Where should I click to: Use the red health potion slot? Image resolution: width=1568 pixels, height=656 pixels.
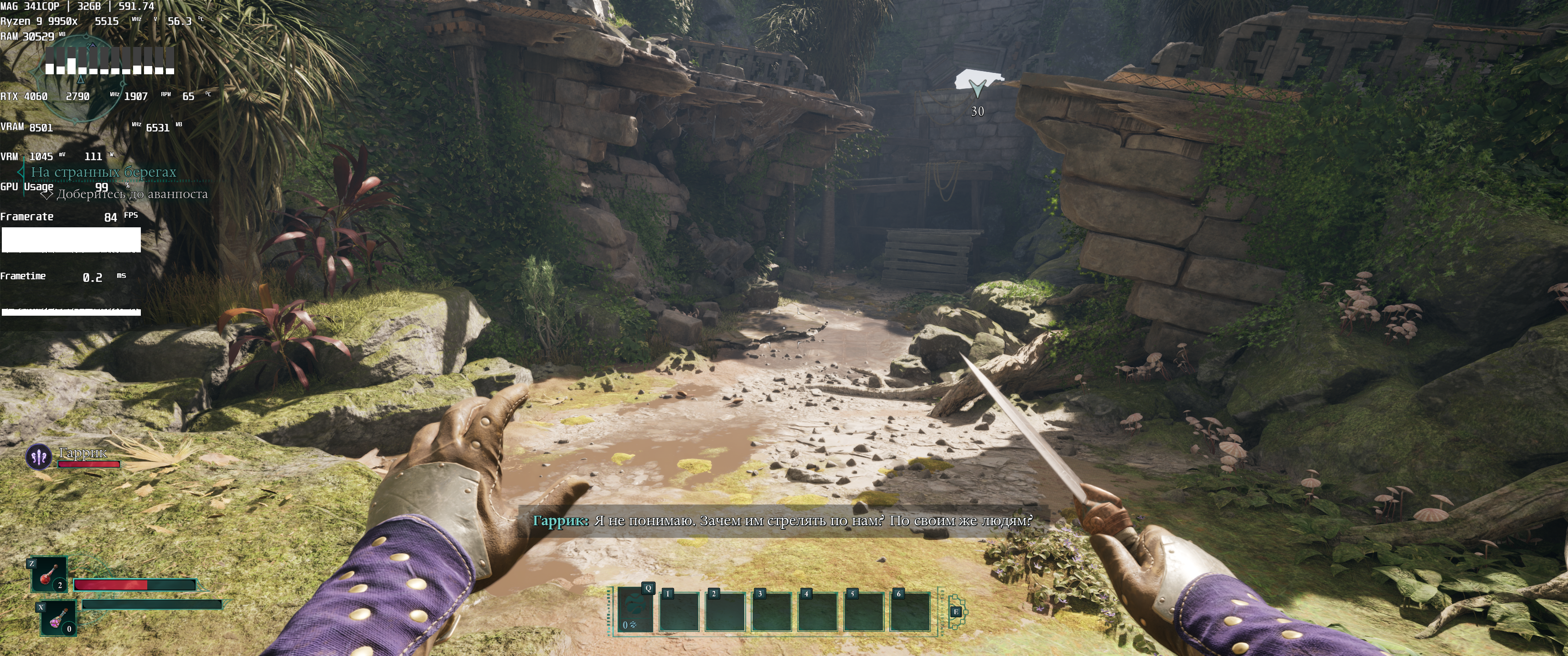tap(49, 574)
